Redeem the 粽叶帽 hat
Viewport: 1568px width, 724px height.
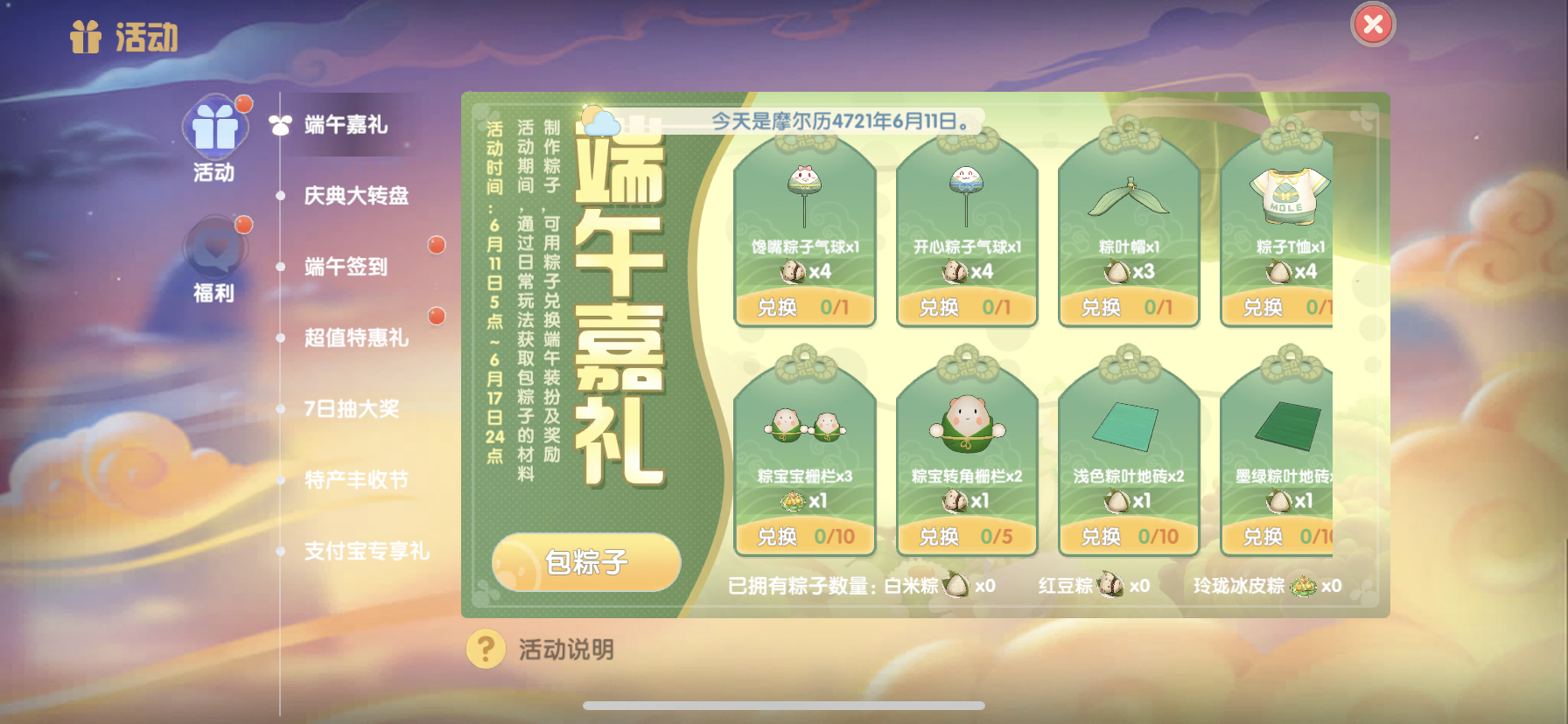pos(1128,308)
